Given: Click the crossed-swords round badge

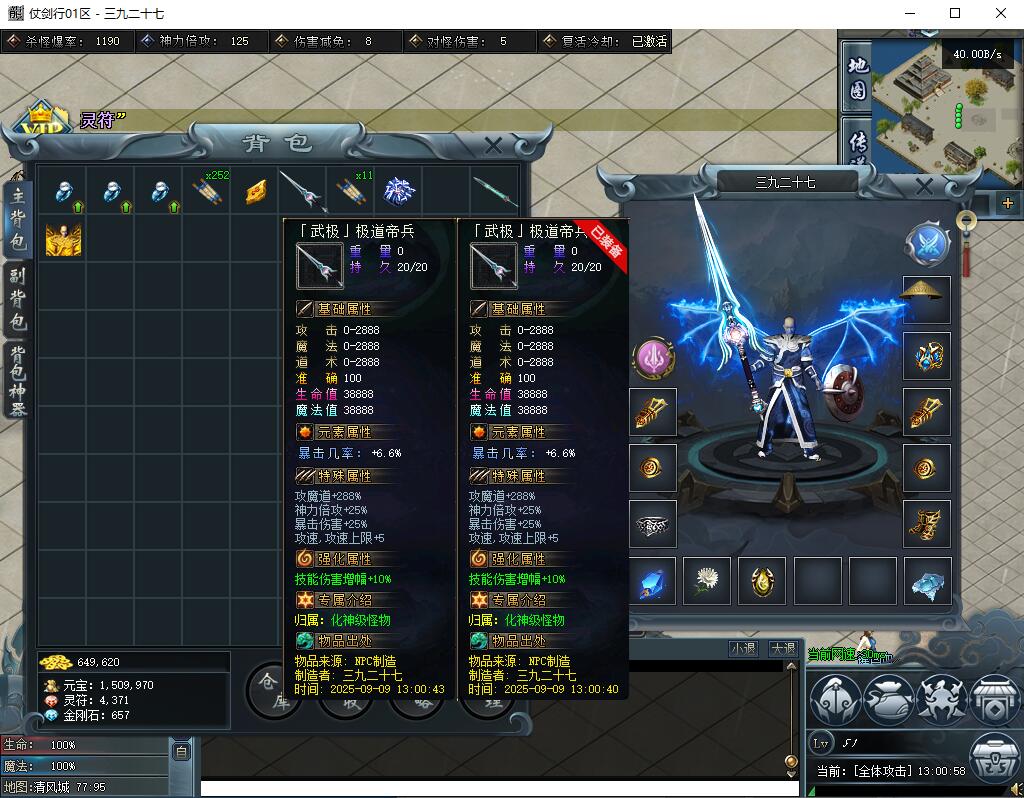Looking at the screenshot, I should [x=926, y=244].
